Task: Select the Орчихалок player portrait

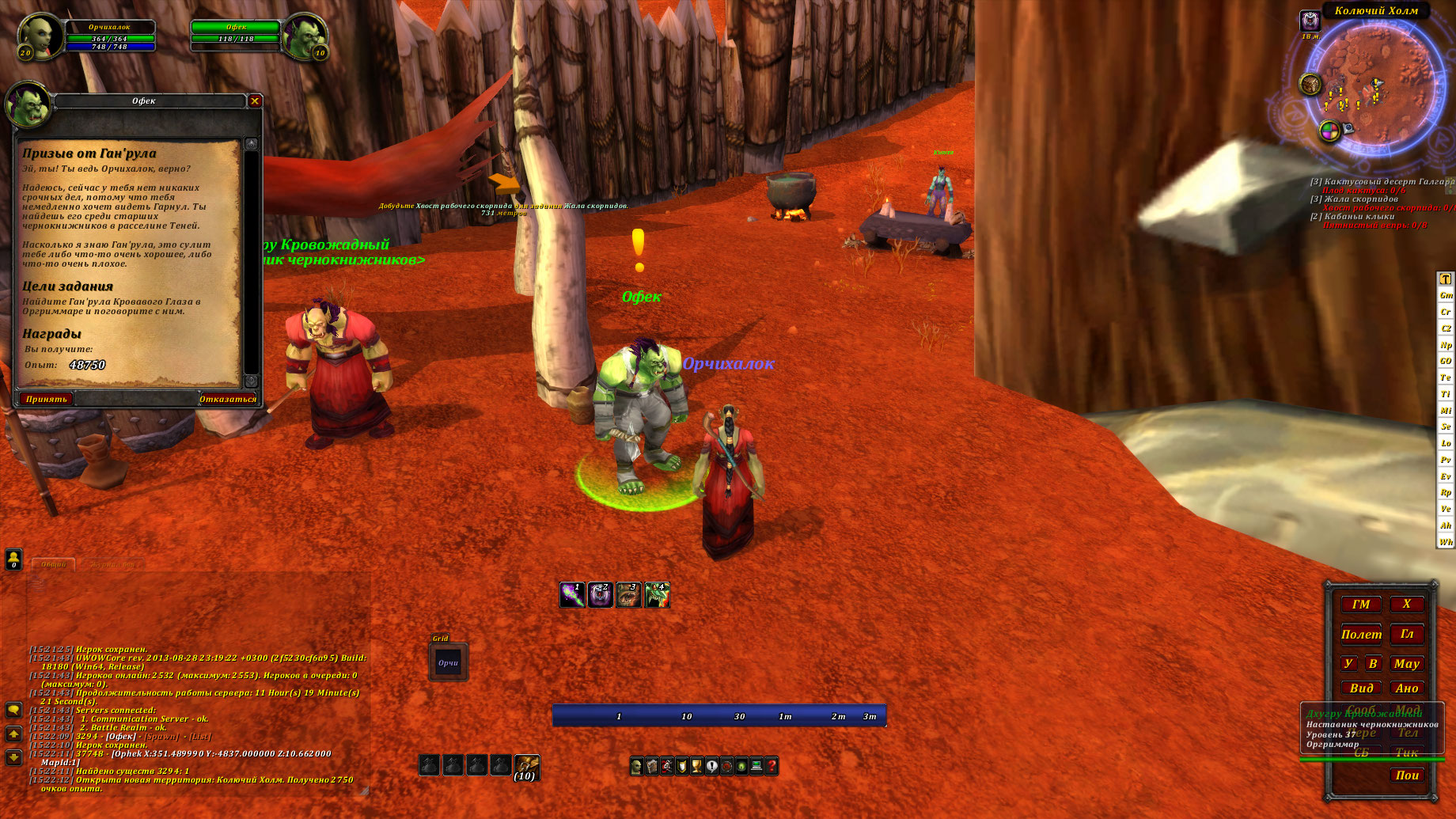Action: (x=36, y=36)
